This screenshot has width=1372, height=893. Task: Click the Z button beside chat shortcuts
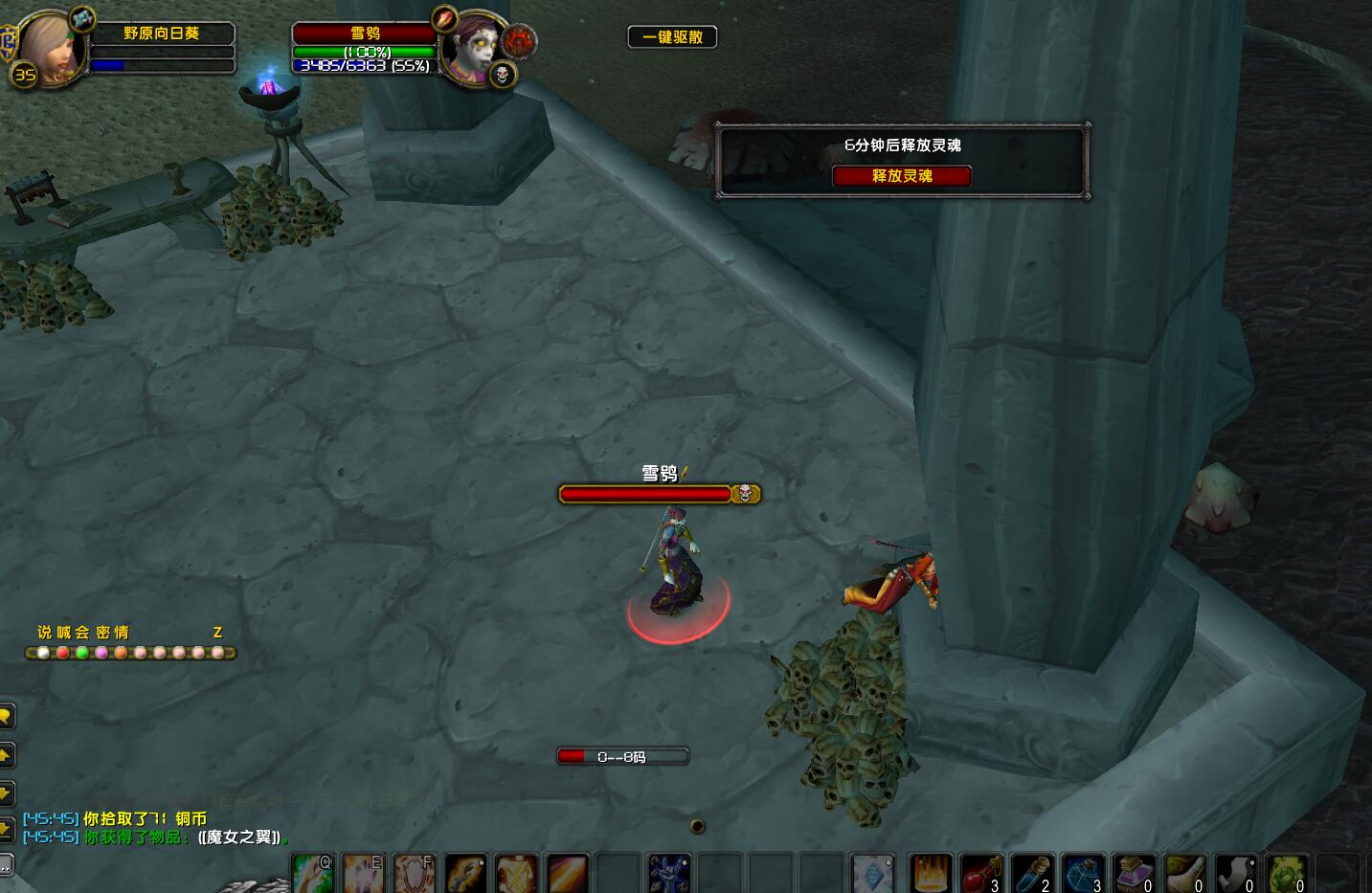217,633
